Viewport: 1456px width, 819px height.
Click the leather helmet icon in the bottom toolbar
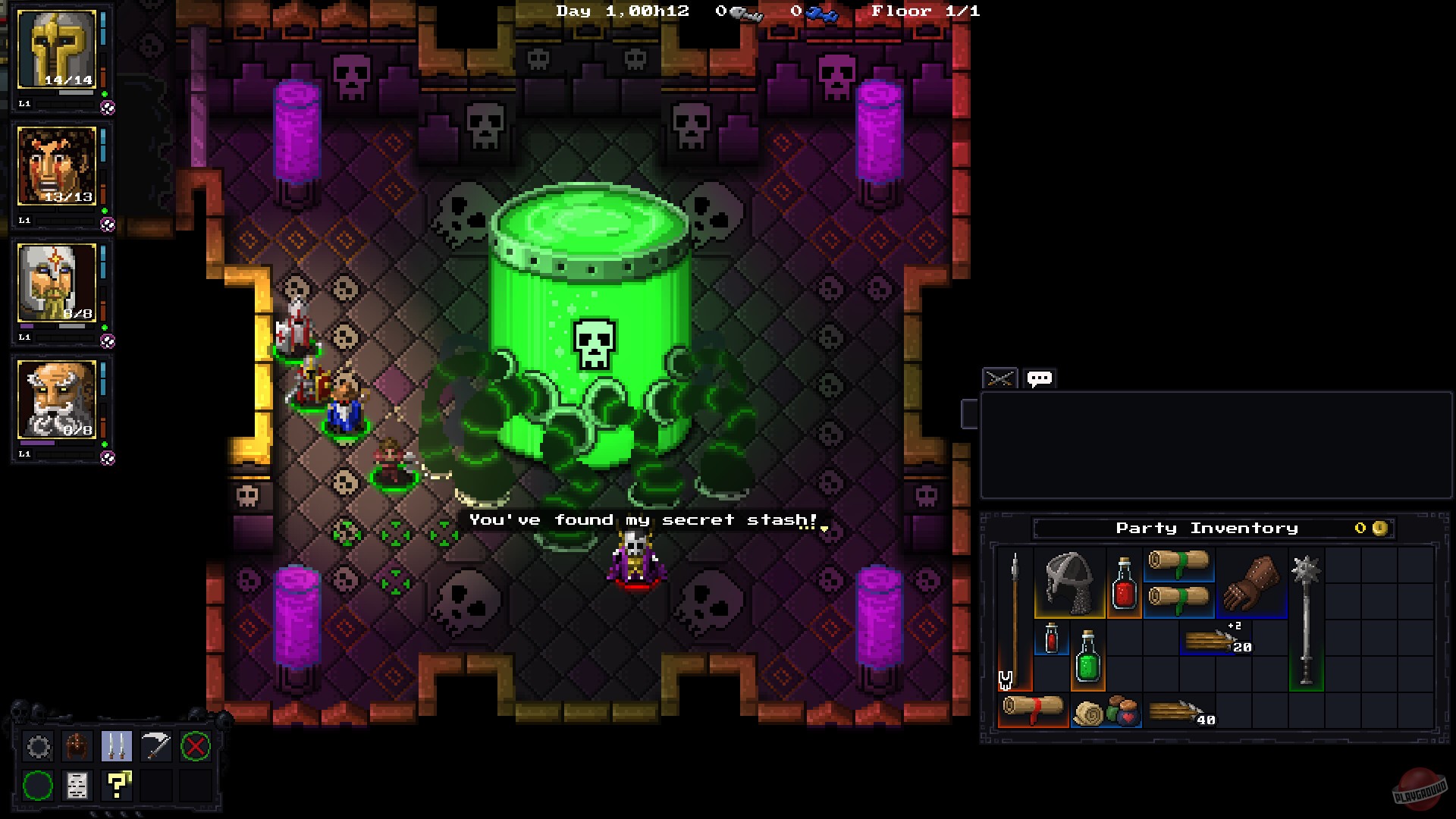pos(77,747)
